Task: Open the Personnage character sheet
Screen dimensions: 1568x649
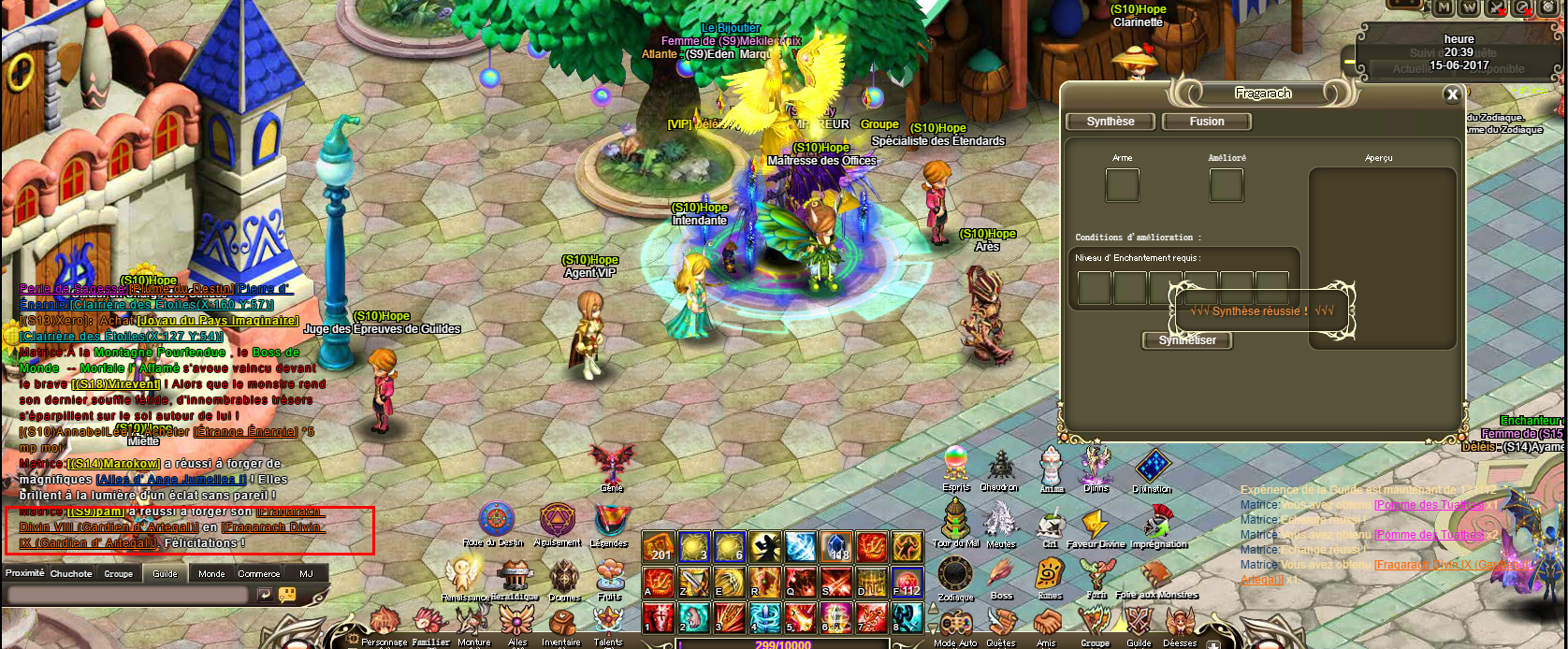Action: pos(384,624)
